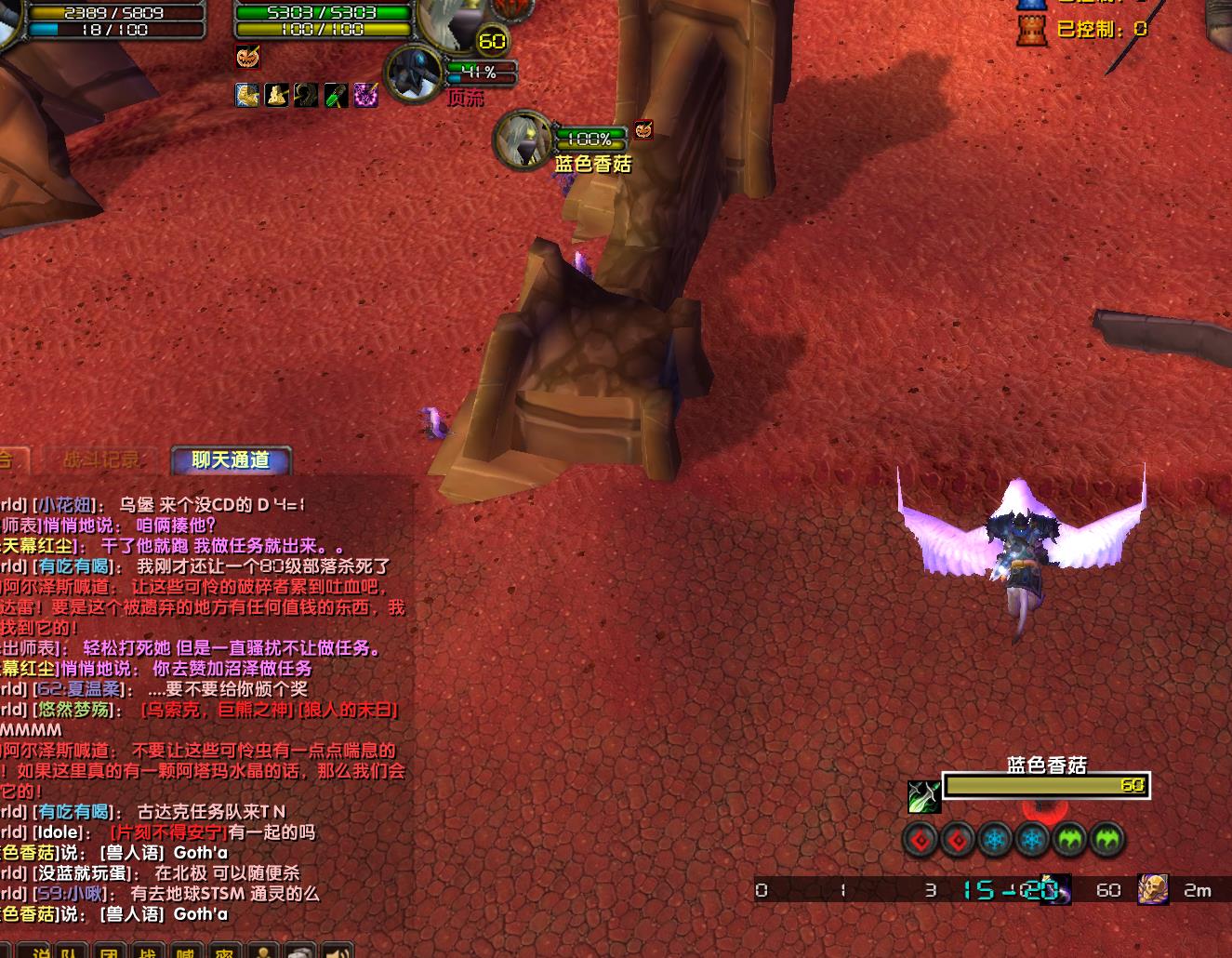Toggle the speaker icon on the micro bar

[336, 951]
